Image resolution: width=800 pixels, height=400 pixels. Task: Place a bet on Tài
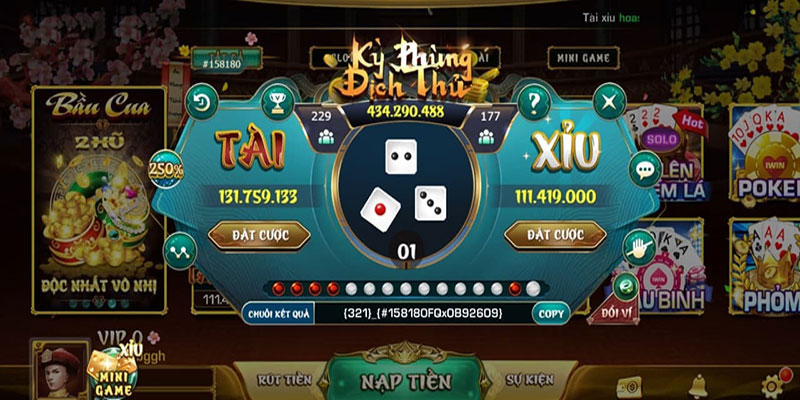tap(259, 234)
